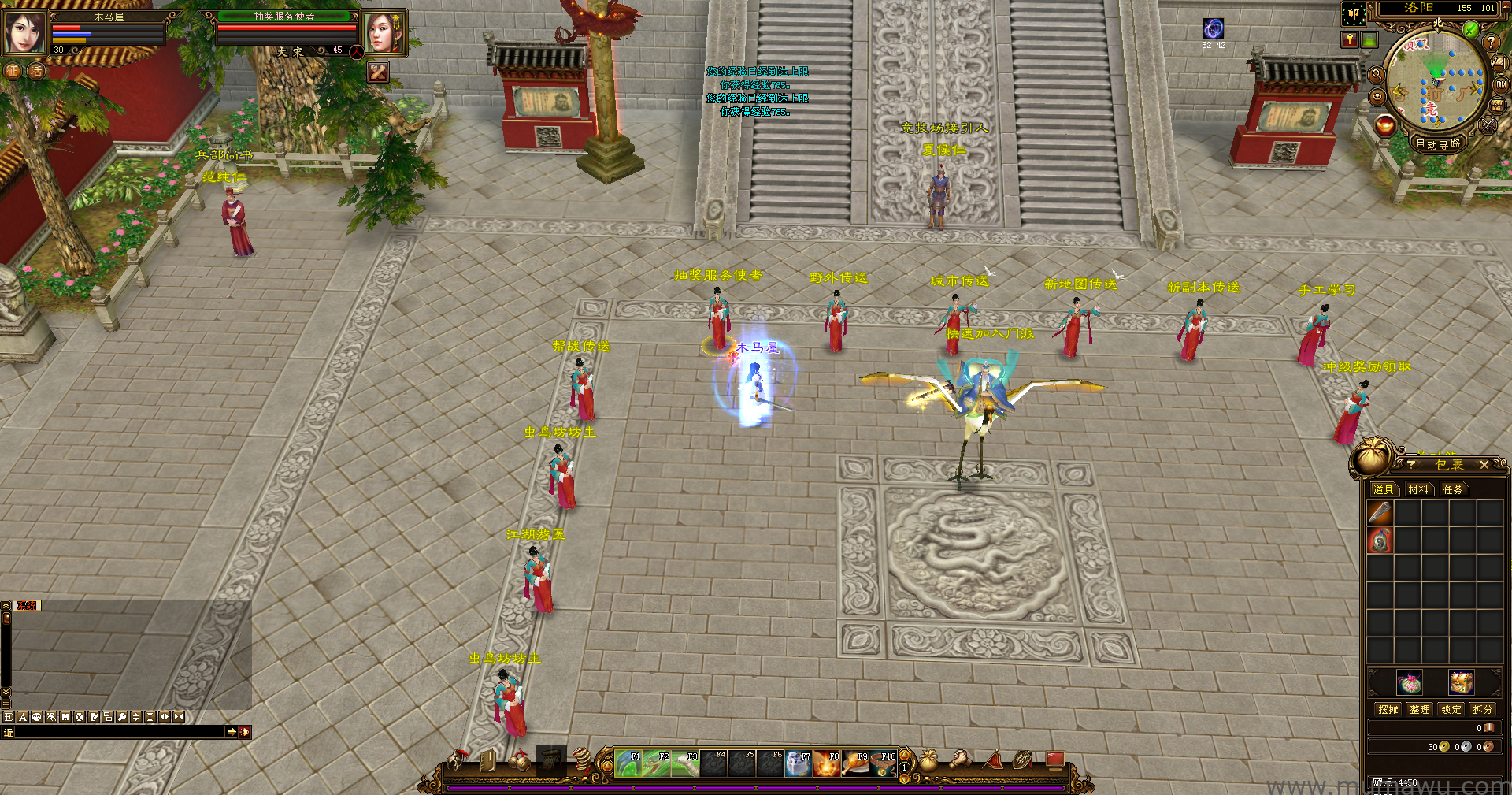Sort the bag with 整理

(1420, 709)
